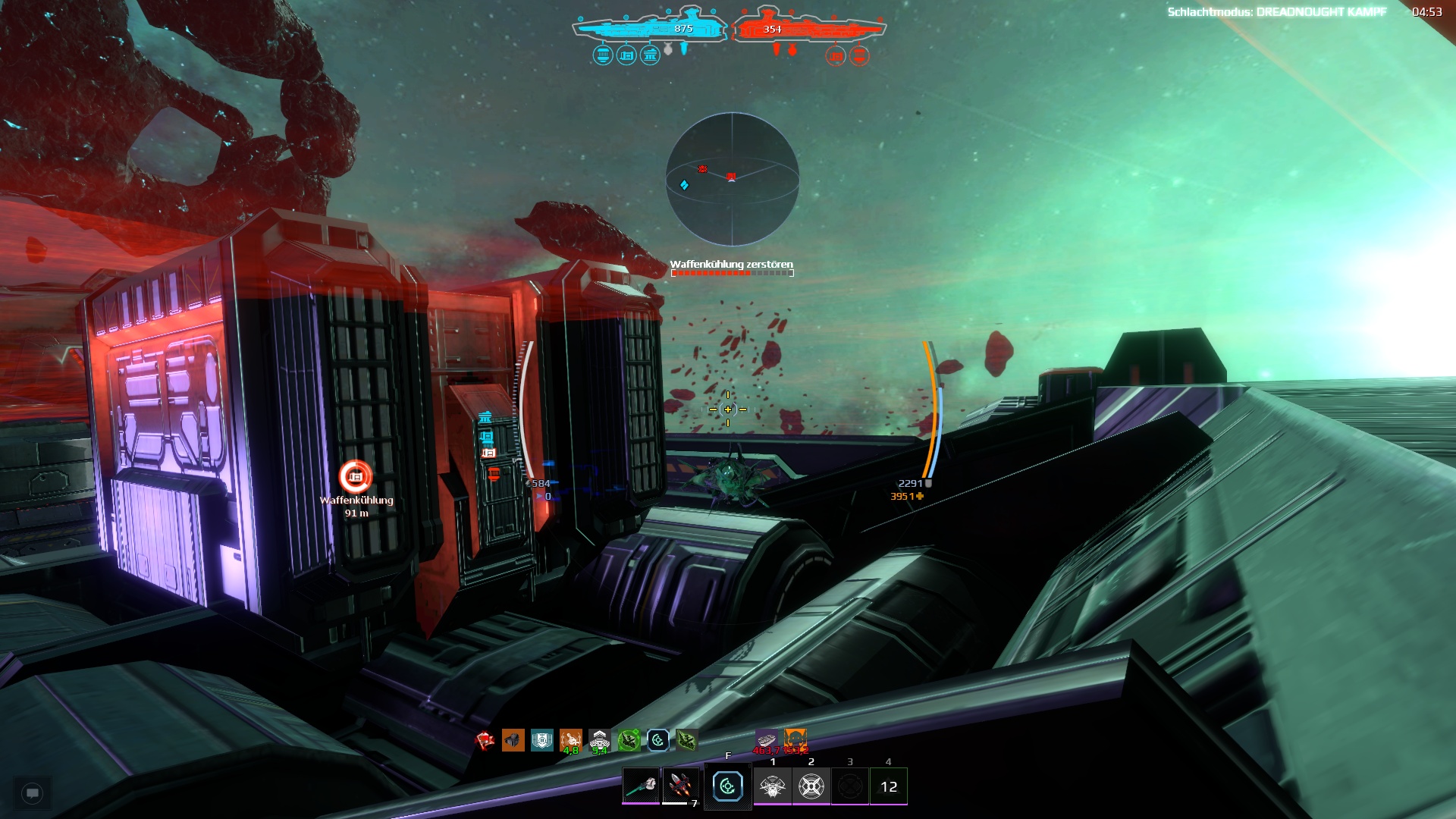Activate the F special module with the cyan octagon

pyautogui.click(x=727, y=786)
